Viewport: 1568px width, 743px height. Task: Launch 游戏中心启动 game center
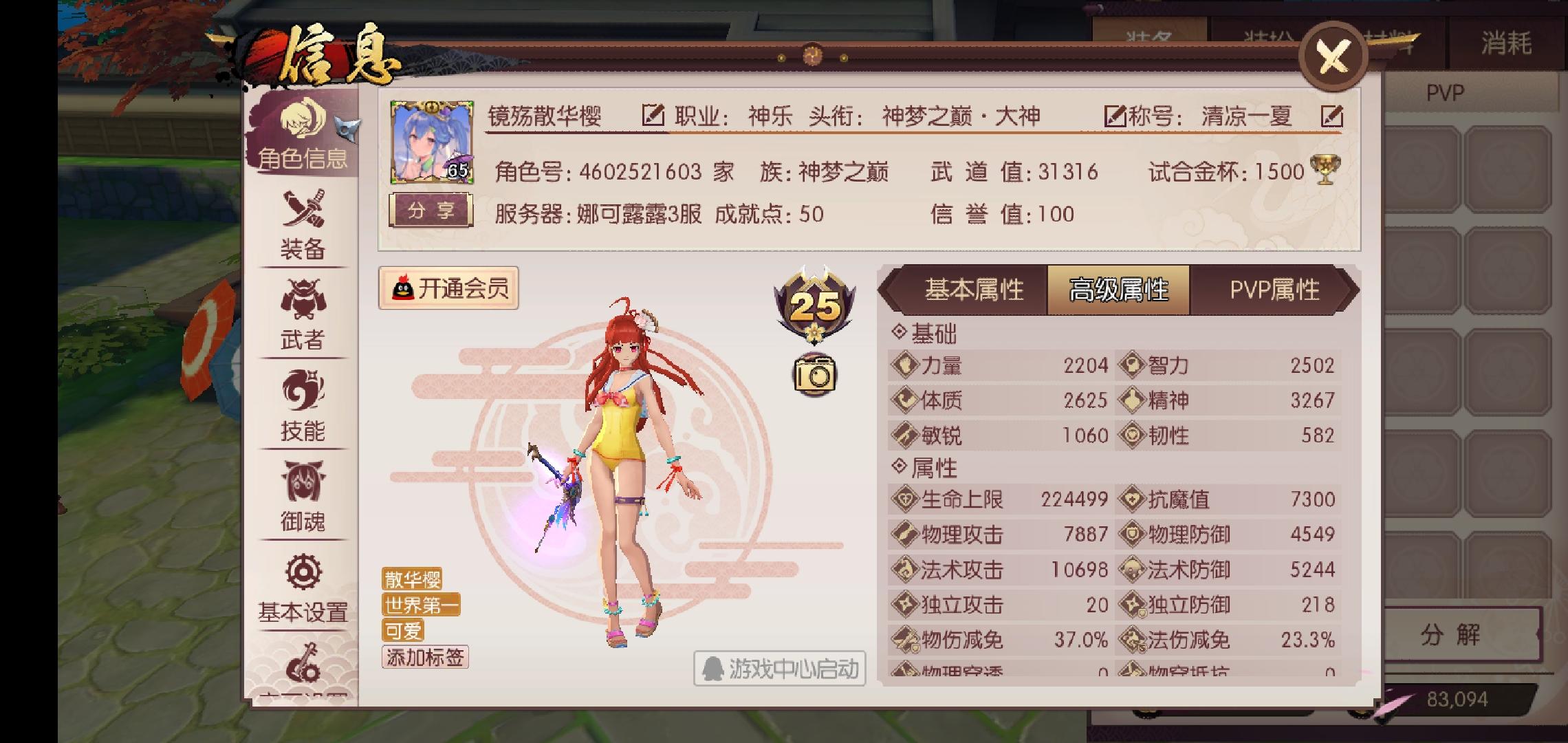[x=781, y=667]
